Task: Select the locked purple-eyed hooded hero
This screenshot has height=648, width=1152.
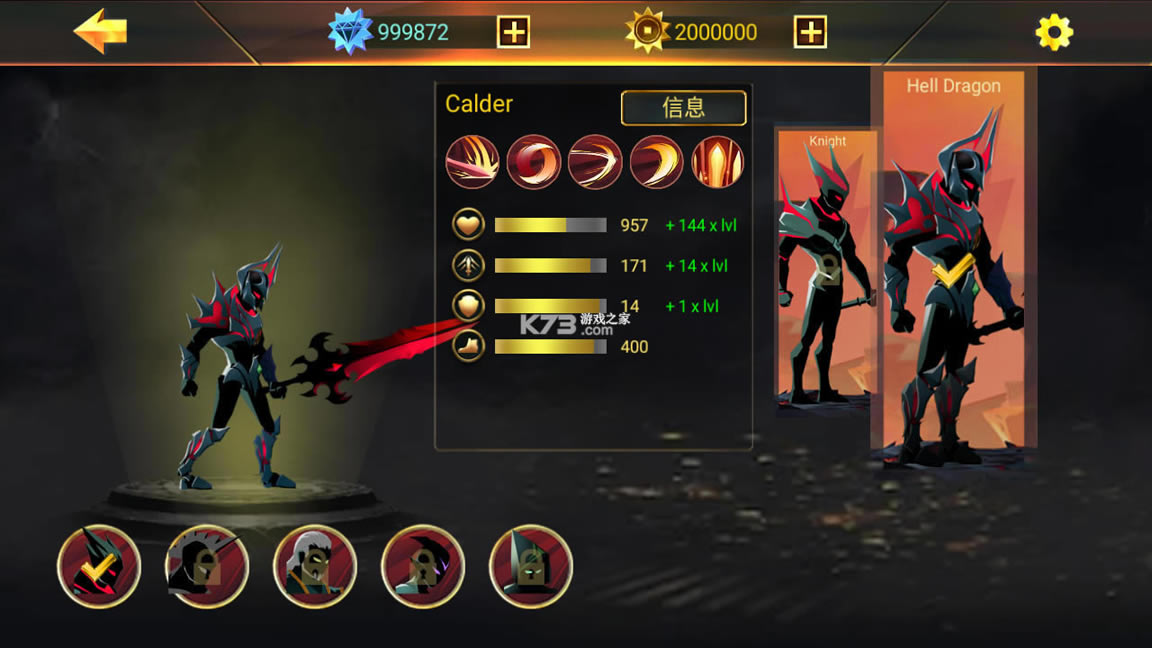Action: (x=423, y=566)
